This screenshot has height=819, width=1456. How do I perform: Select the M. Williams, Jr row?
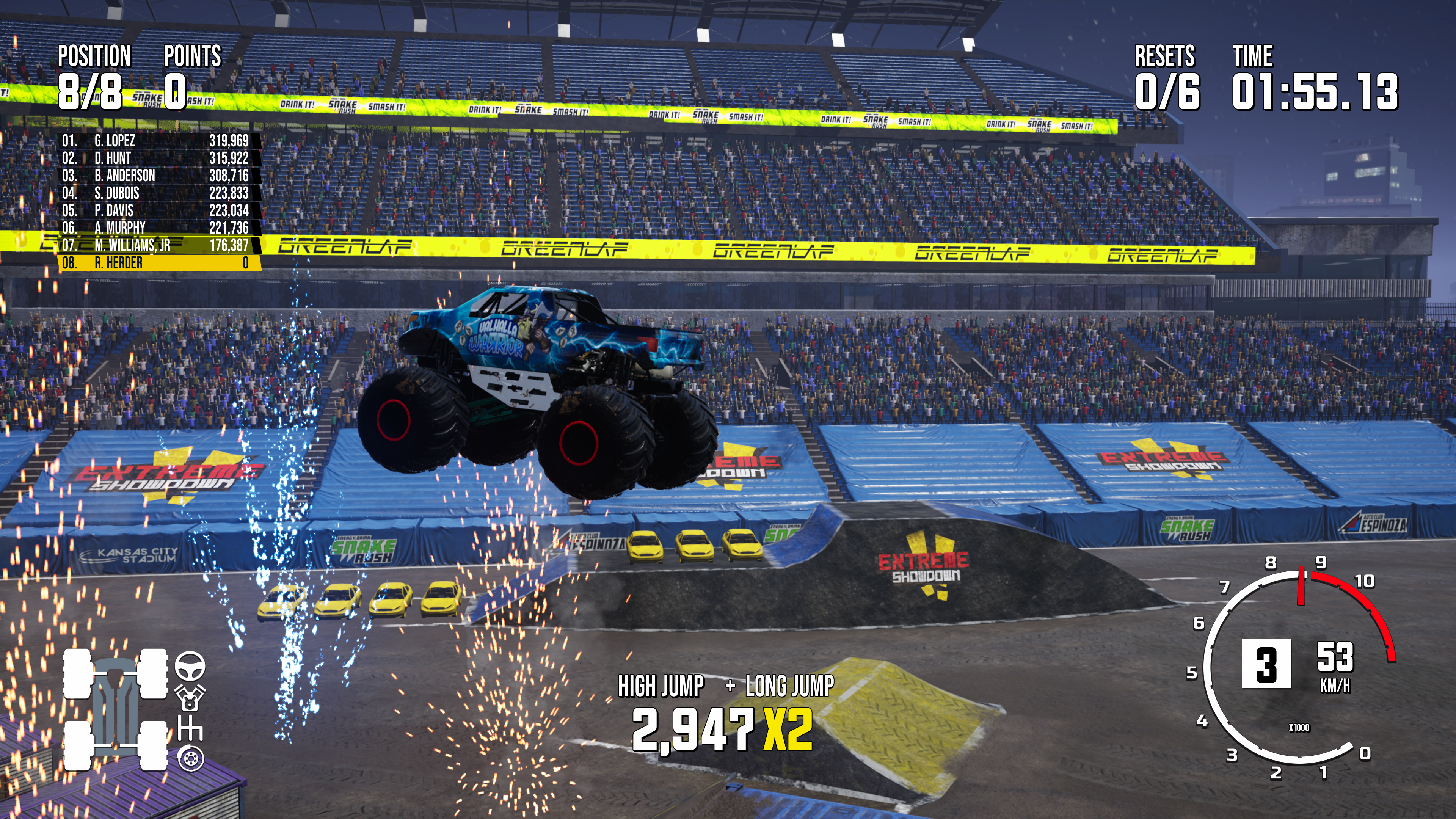158,246
